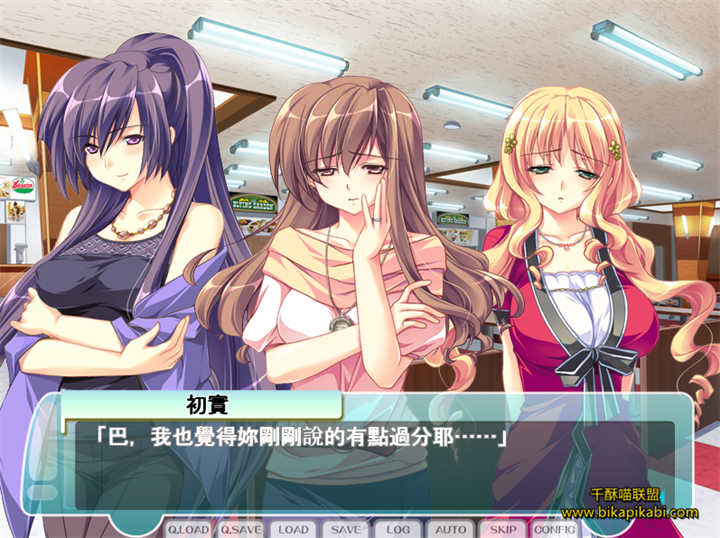Open the LOAD game menu
The width and height of the screenshot is (720, 538).
[293, 529]
